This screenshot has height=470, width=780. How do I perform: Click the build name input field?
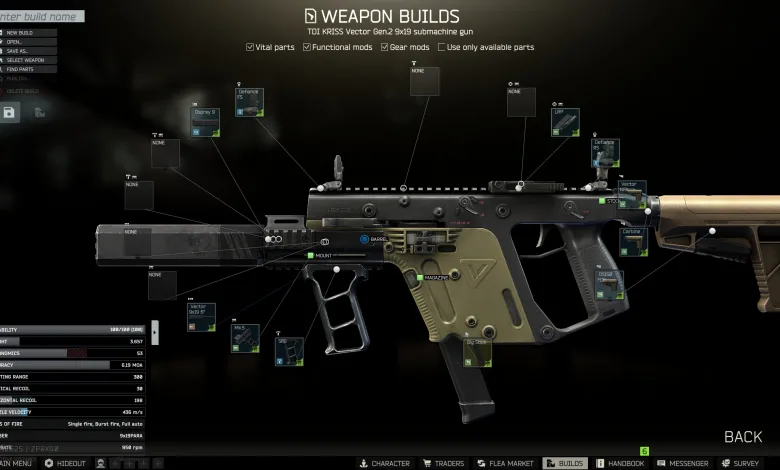click(42, 16)
